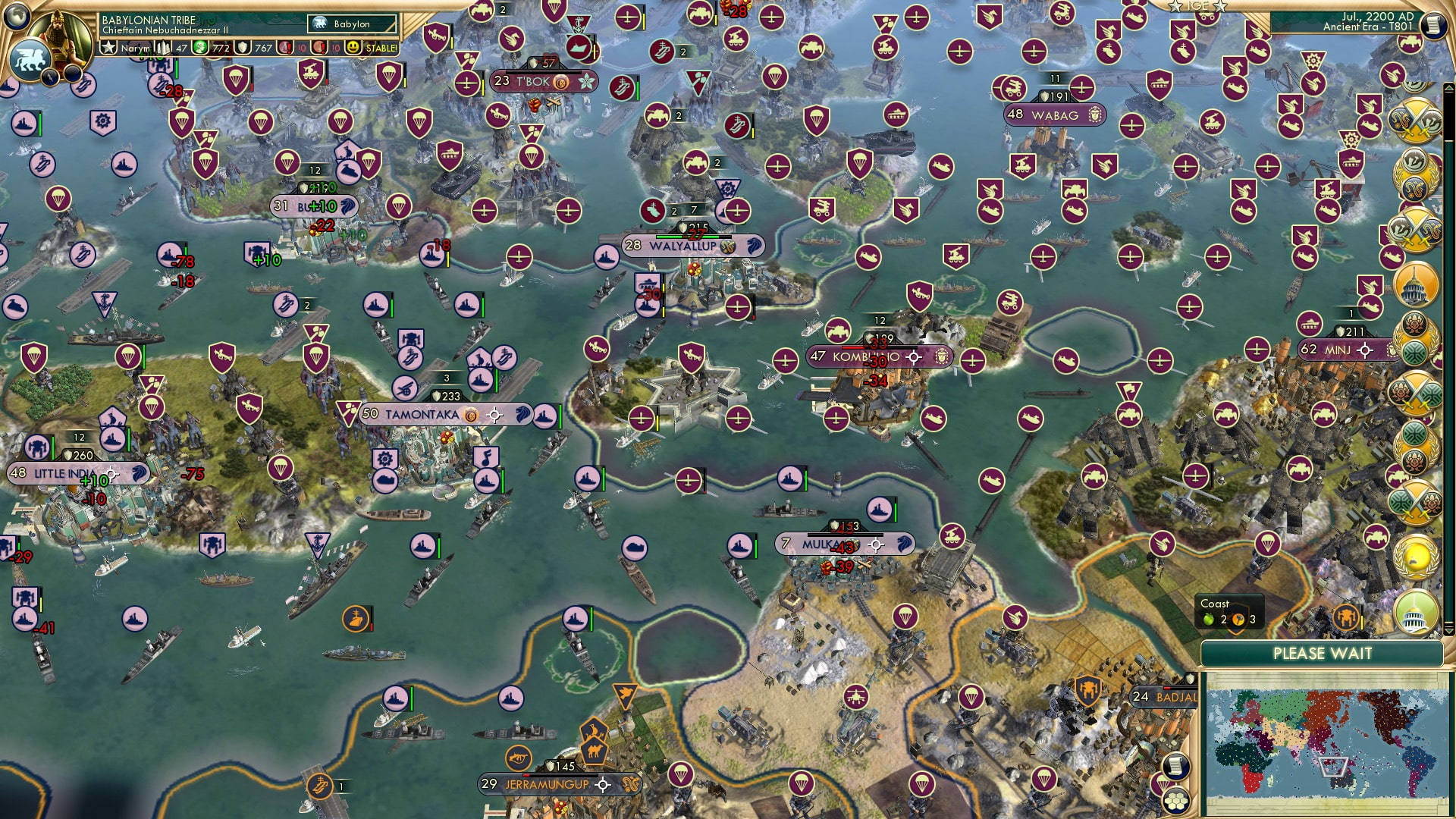
Task: Toggle strategic view with the globe icon top-left
Action: 15,18
